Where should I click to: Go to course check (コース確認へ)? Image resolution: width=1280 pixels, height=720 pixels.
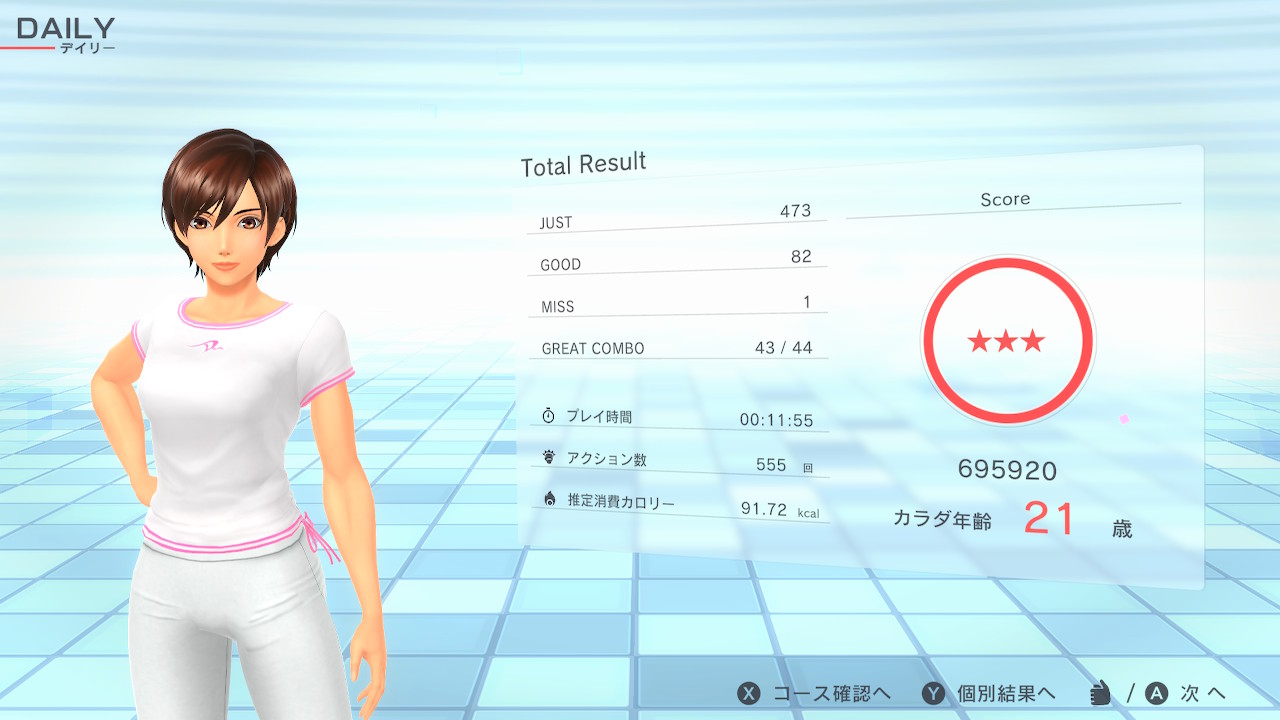(x=814, y=693)
